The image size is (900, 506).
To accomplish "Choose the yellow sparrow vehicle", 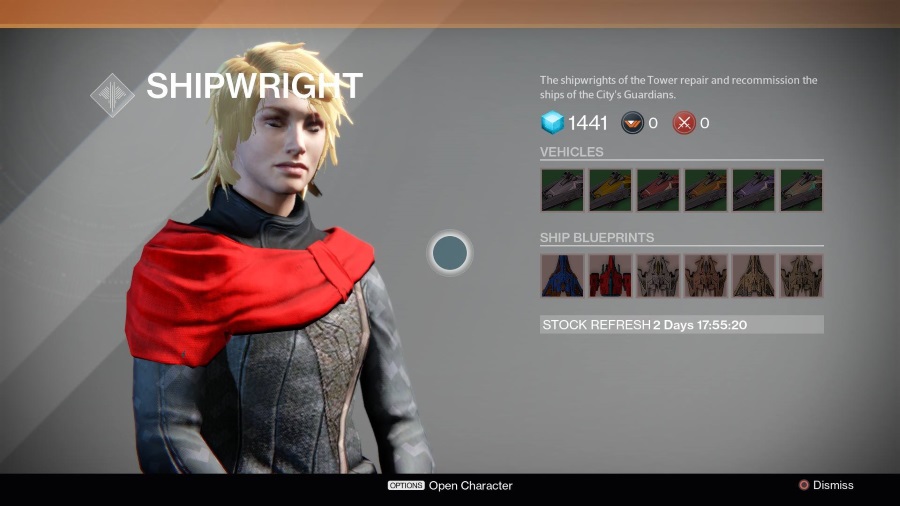I will (x=609, y=190).
